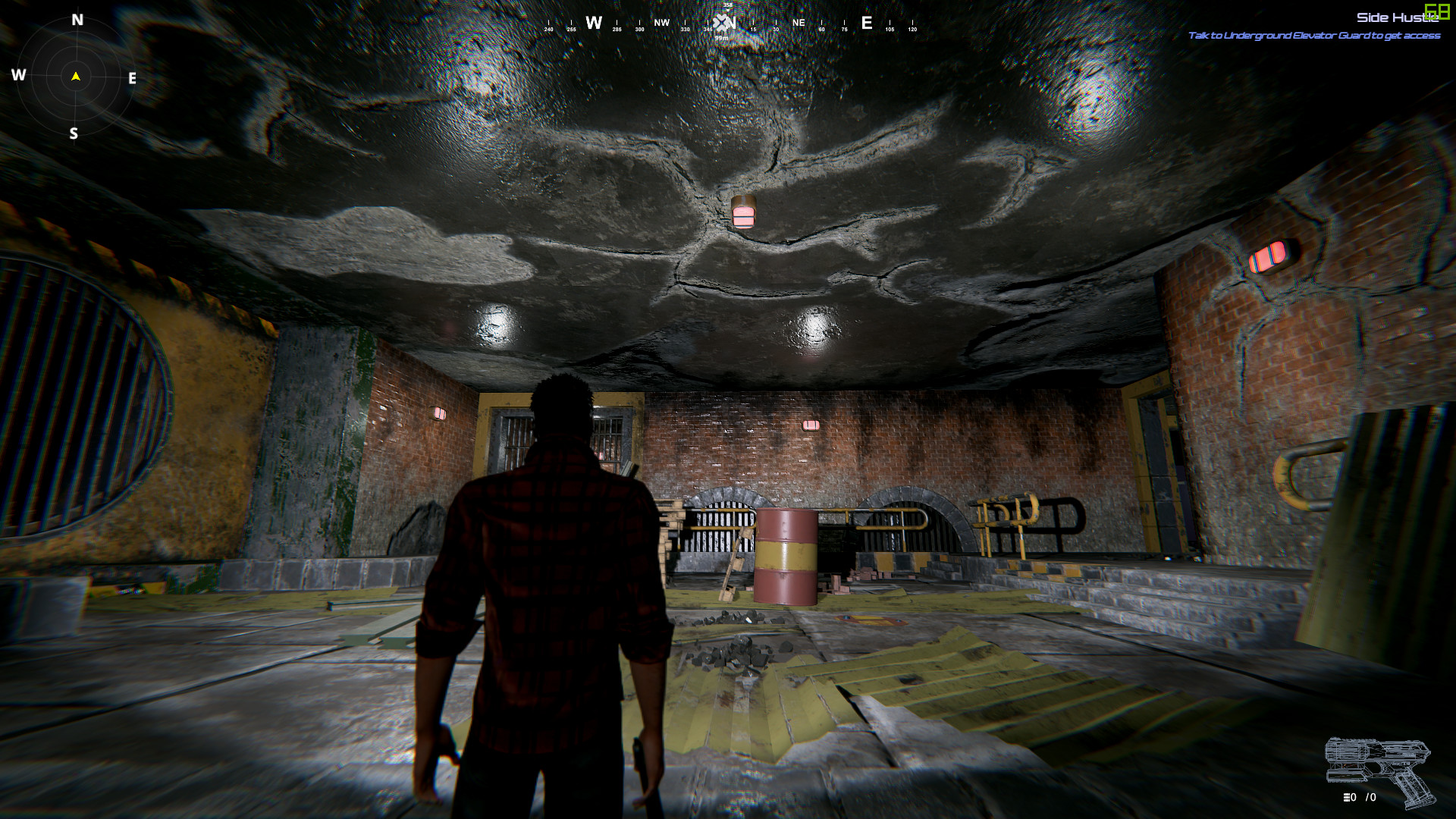Click the 99m distance label under the waypoint
This screenshot has width=1456, height=819.
click(723, 37)
